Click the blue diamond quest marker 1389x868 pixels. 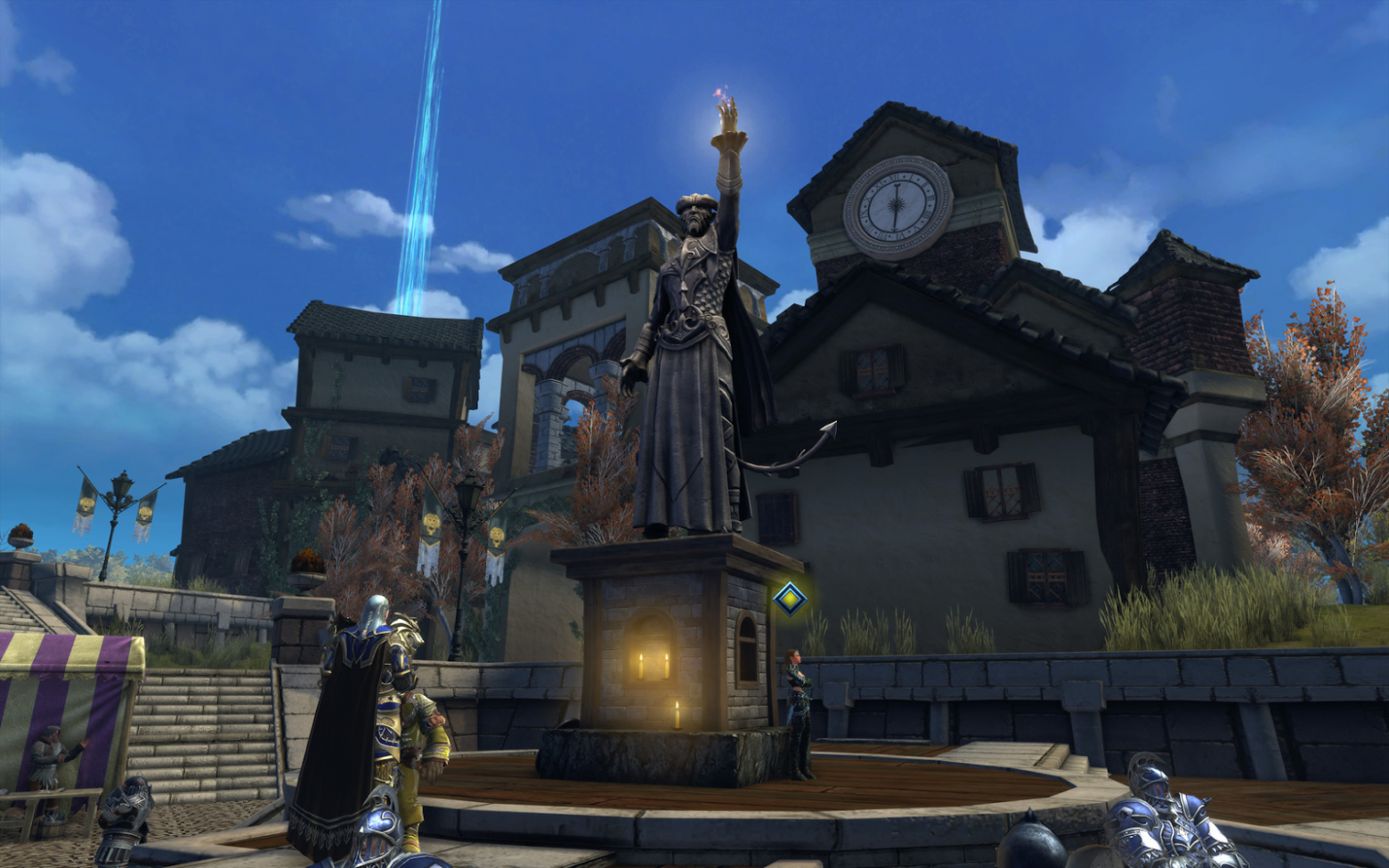(x=789, y=599)
